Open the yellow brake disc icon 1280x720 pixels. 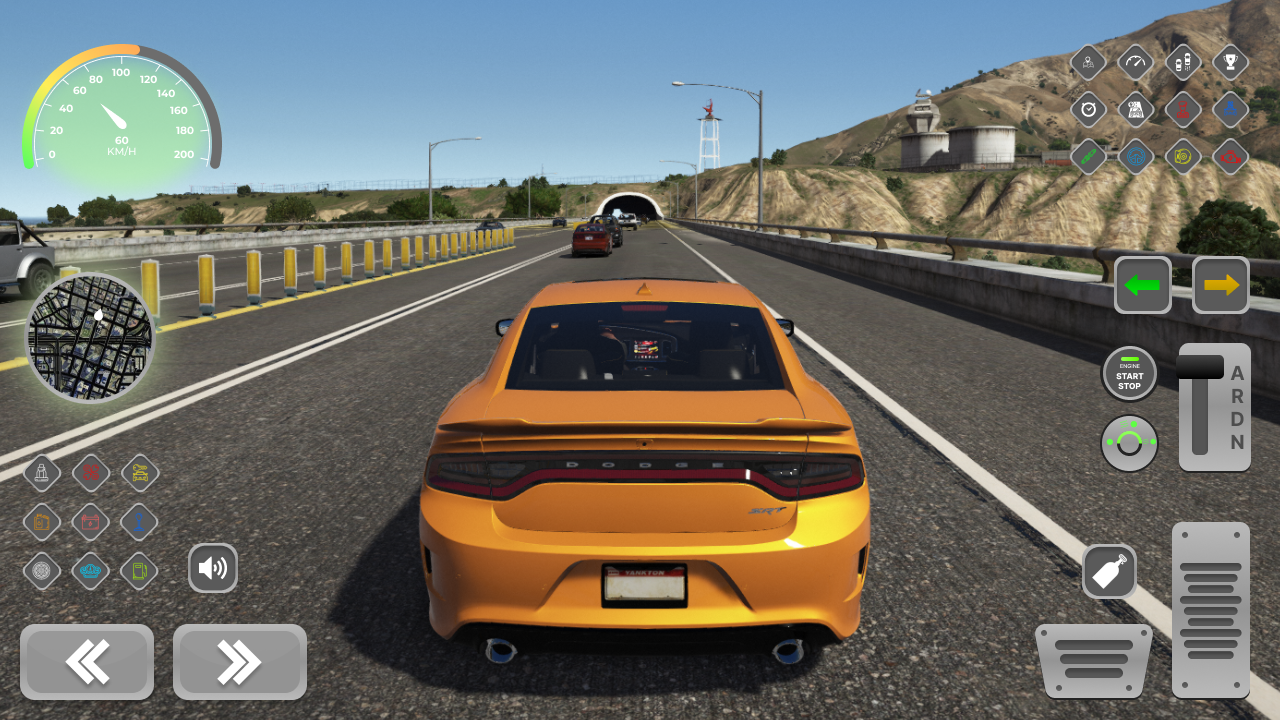point(1183,157)
